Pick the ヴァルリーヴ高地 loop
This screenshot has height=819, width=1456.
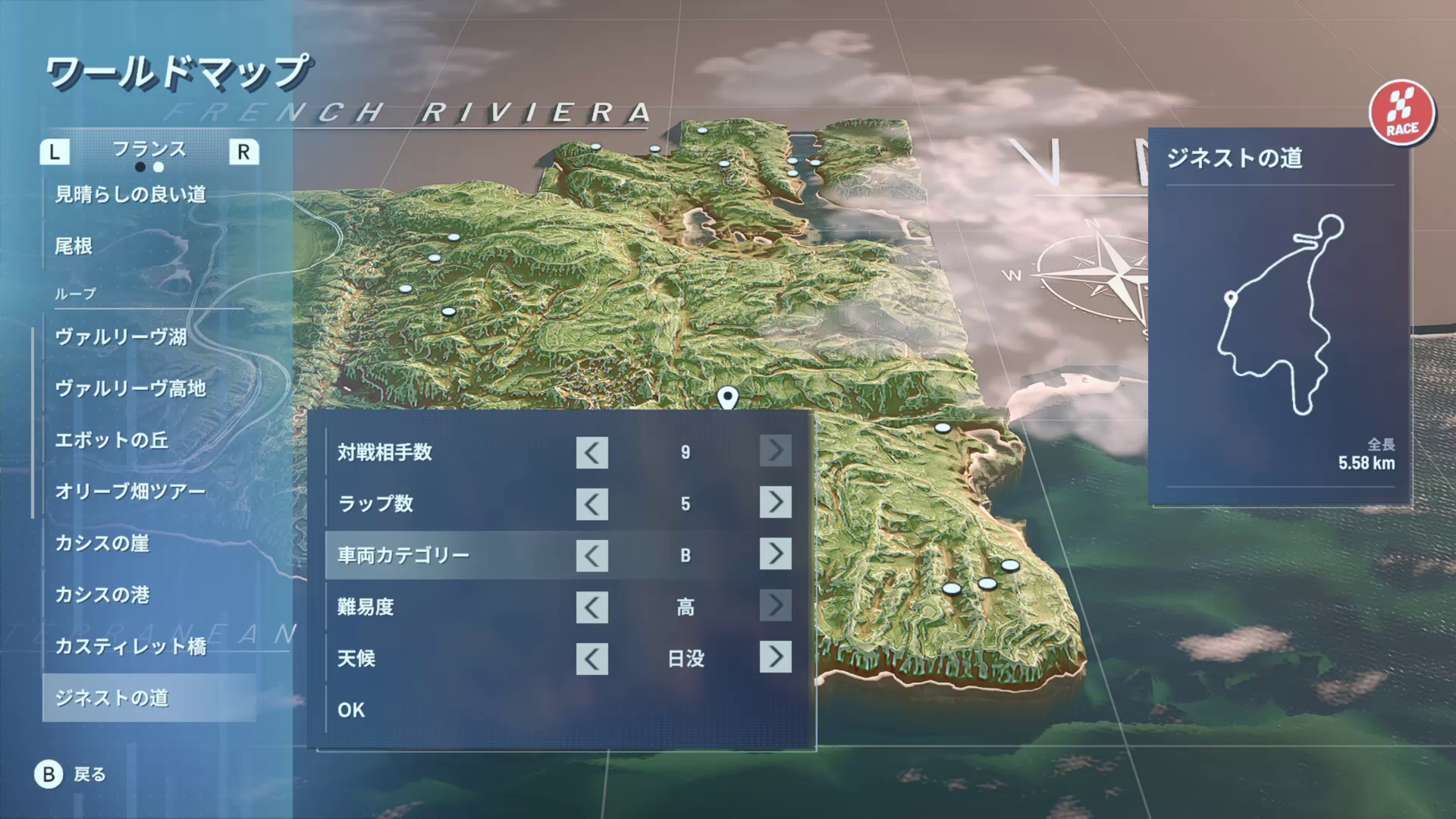pos(130,388)
